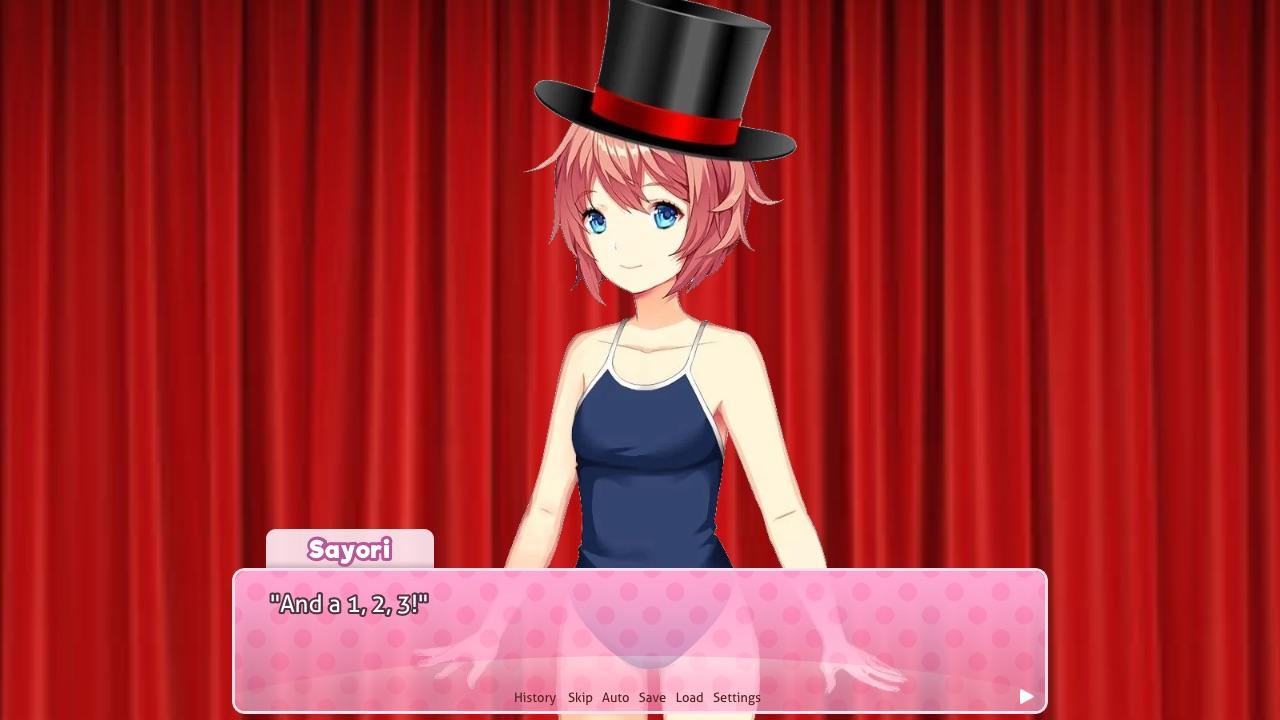Viewport: 1280px width, 720px height.
Task: Click the Auto option in quick menu
Action: 615,697
